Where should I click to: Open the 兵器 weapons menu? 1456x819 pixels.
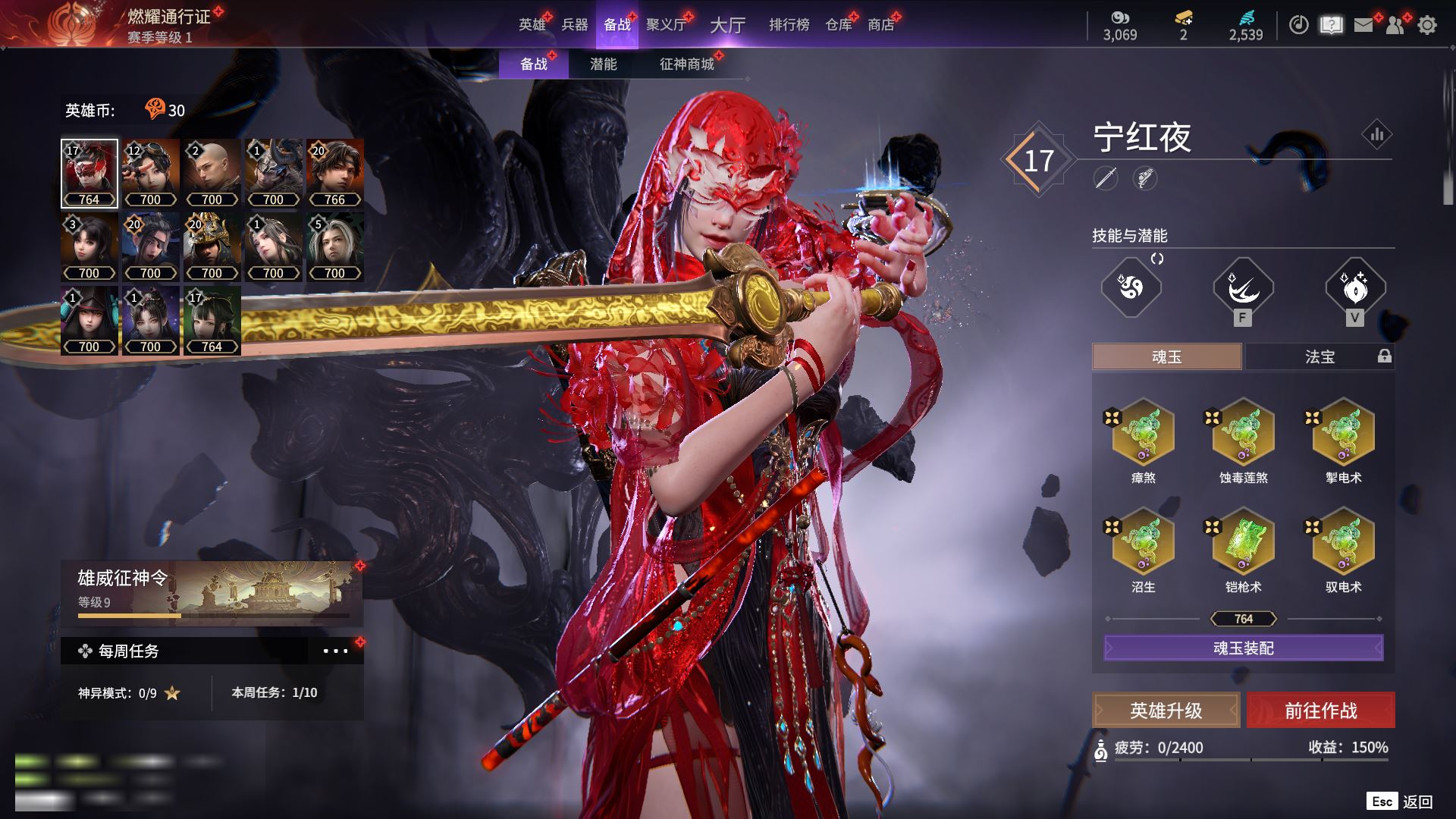tap(574, 25)
